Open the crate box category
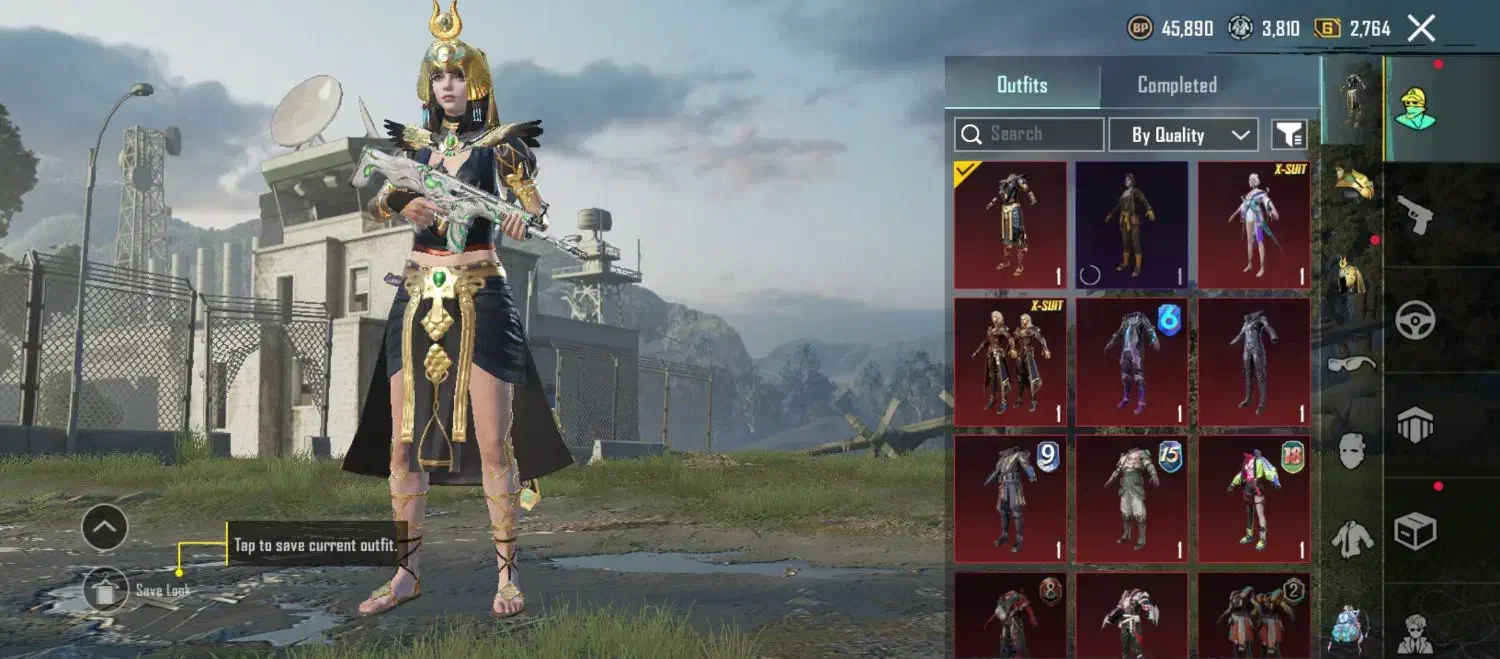The height and width of the screenshot is (659, 1500). [1416, 530]
